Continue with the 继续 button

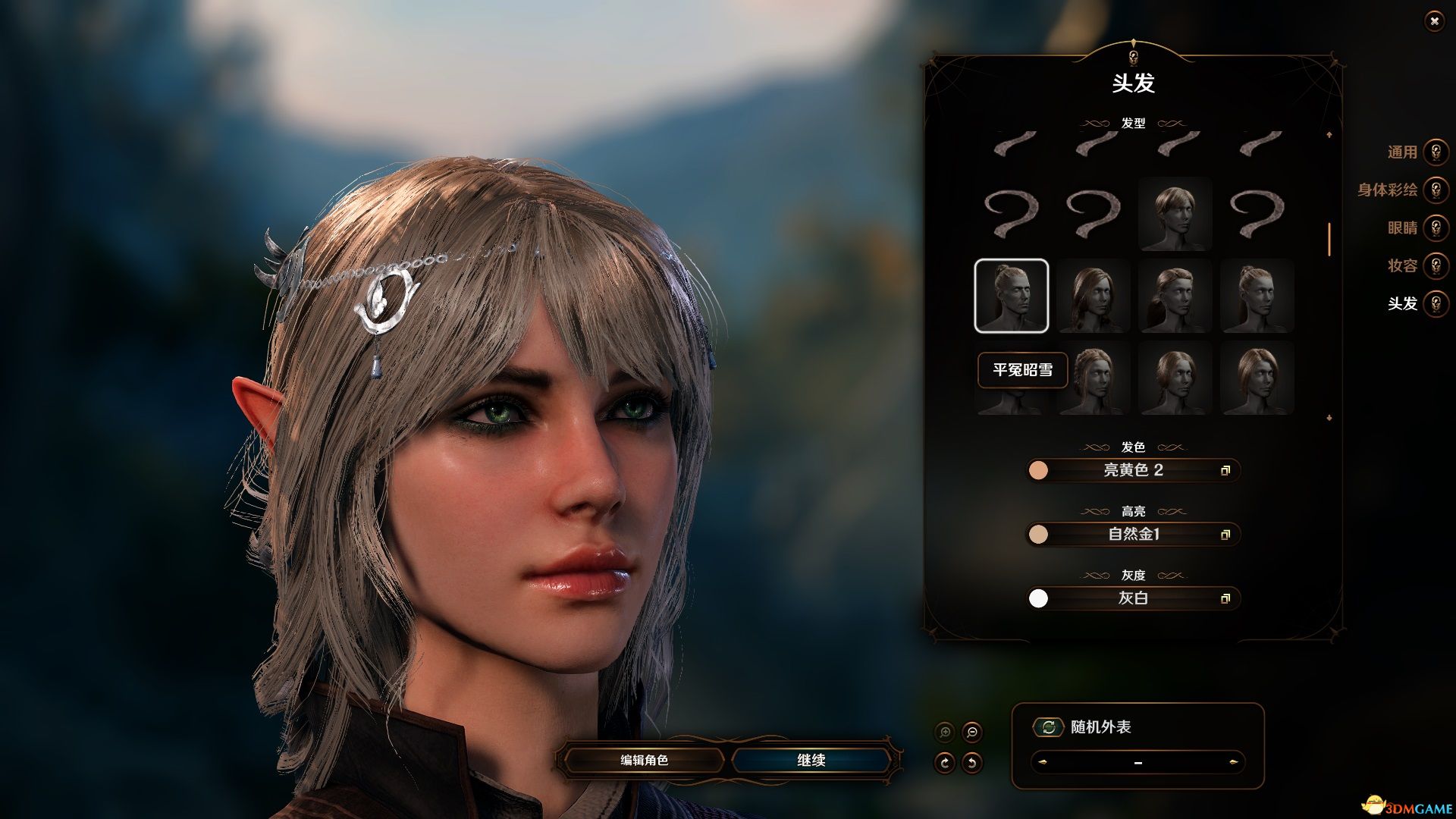pyautogui.click(x=811, y=760)
